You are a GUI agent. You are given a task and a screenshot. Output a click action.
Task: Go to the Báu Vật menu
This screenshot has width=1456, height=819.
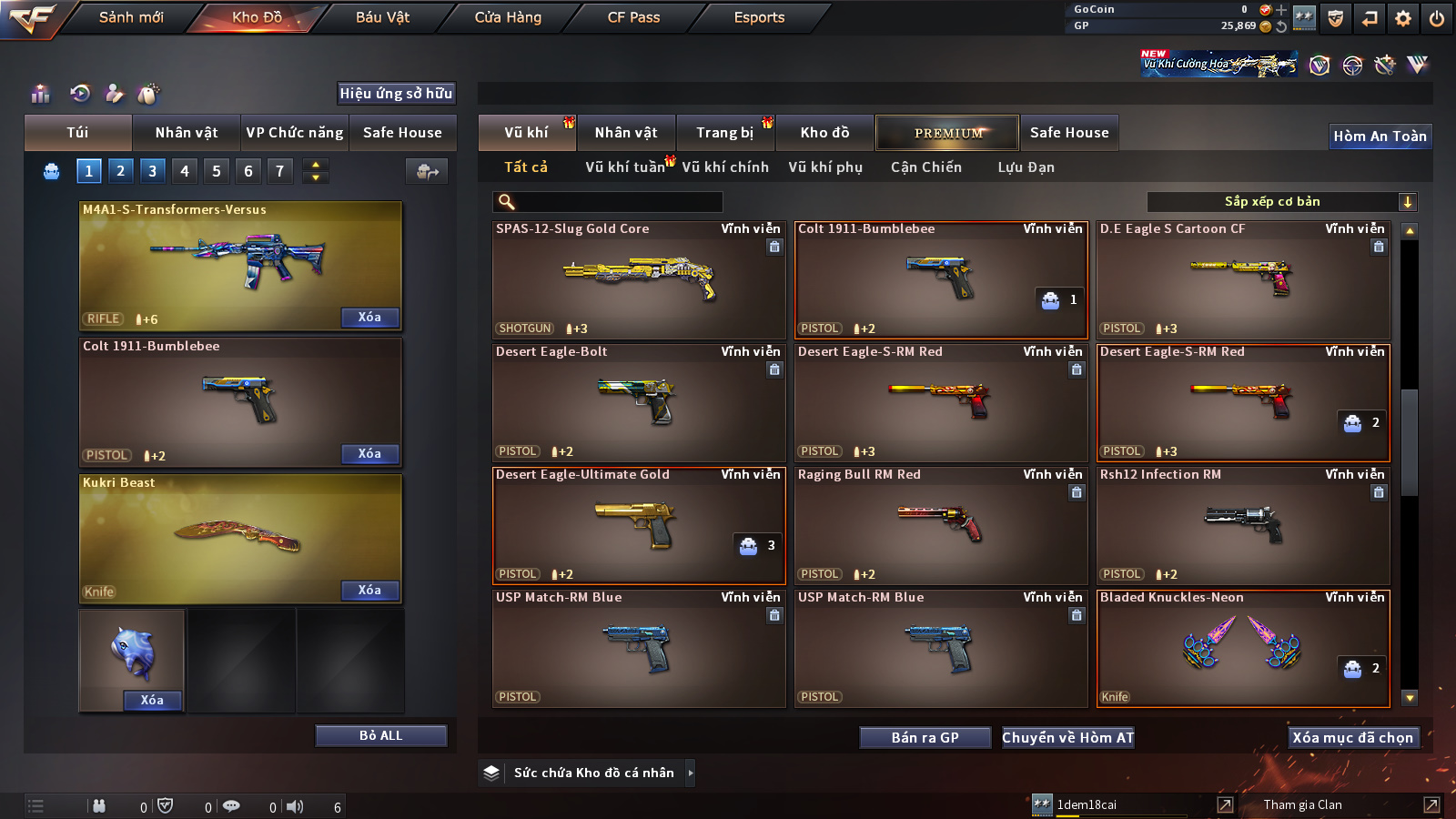[x=382, y=17]
